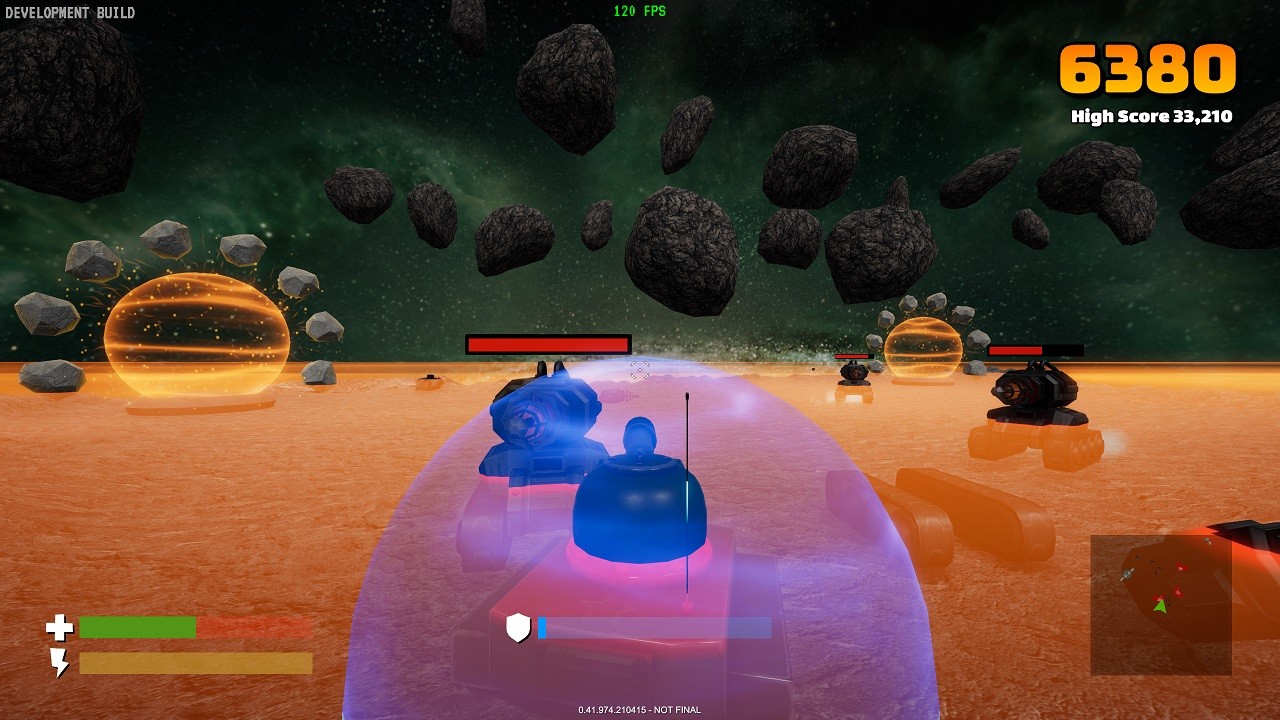Click the shield icon beside the shield bar
This screenshot has width=1280, height=720.
(x=516, y=628)
